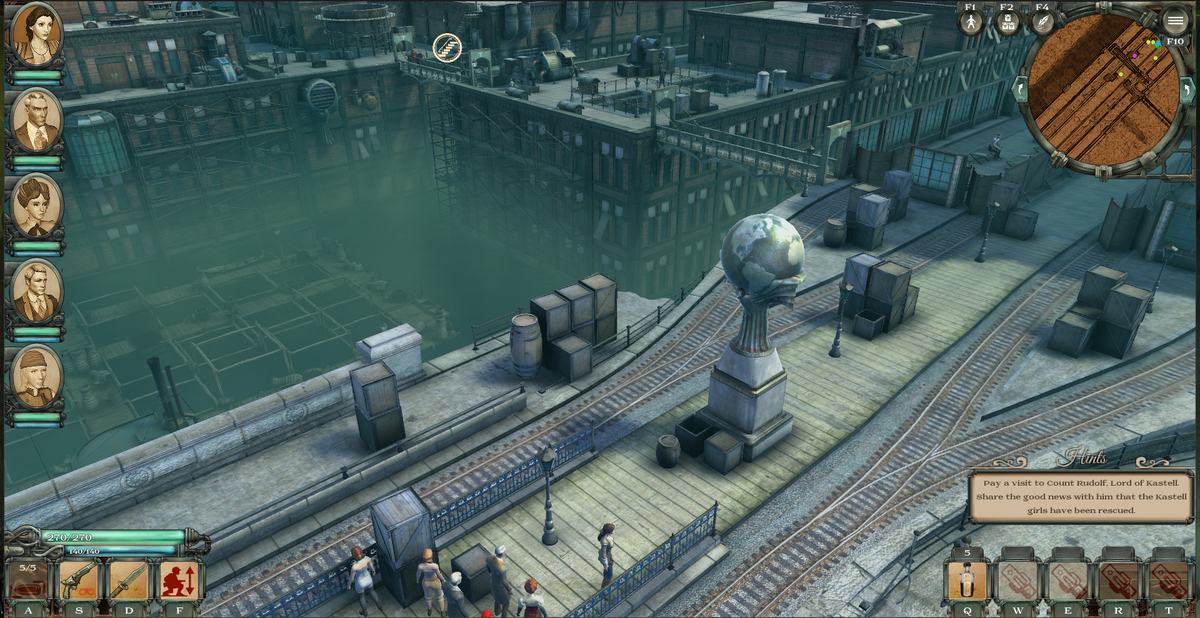Rotate the camera with the minimap's right arrow

point(1189,89)
